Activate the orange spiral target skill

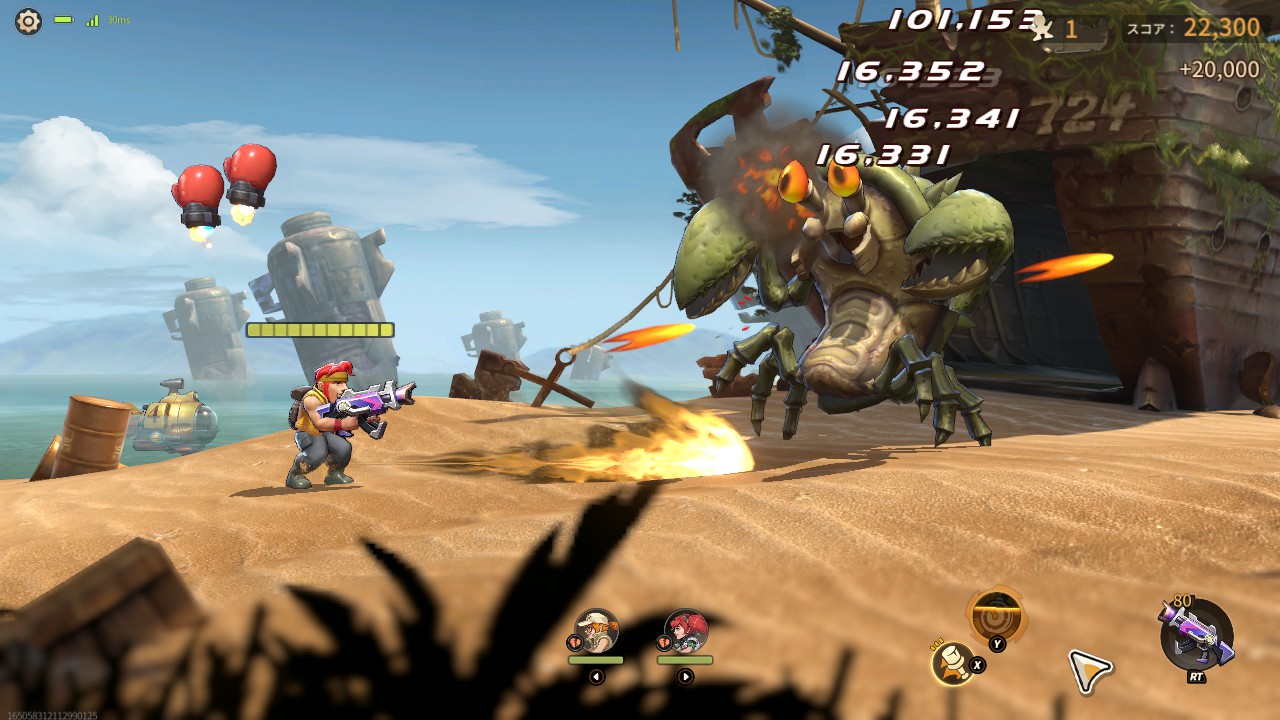[x=996, y=614]
